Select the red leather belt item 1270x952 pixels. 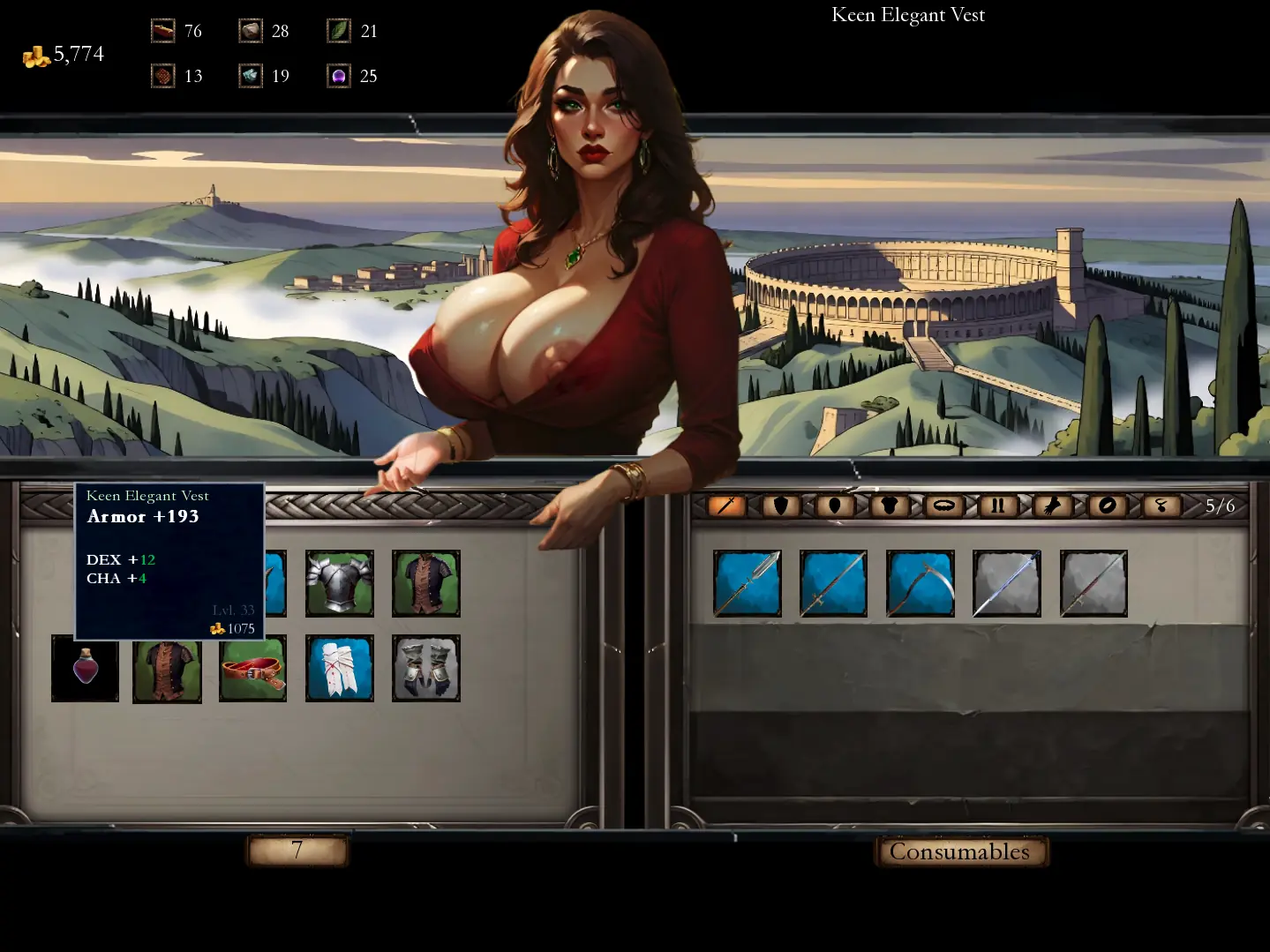pyautogui.click(x=253, y=668)
